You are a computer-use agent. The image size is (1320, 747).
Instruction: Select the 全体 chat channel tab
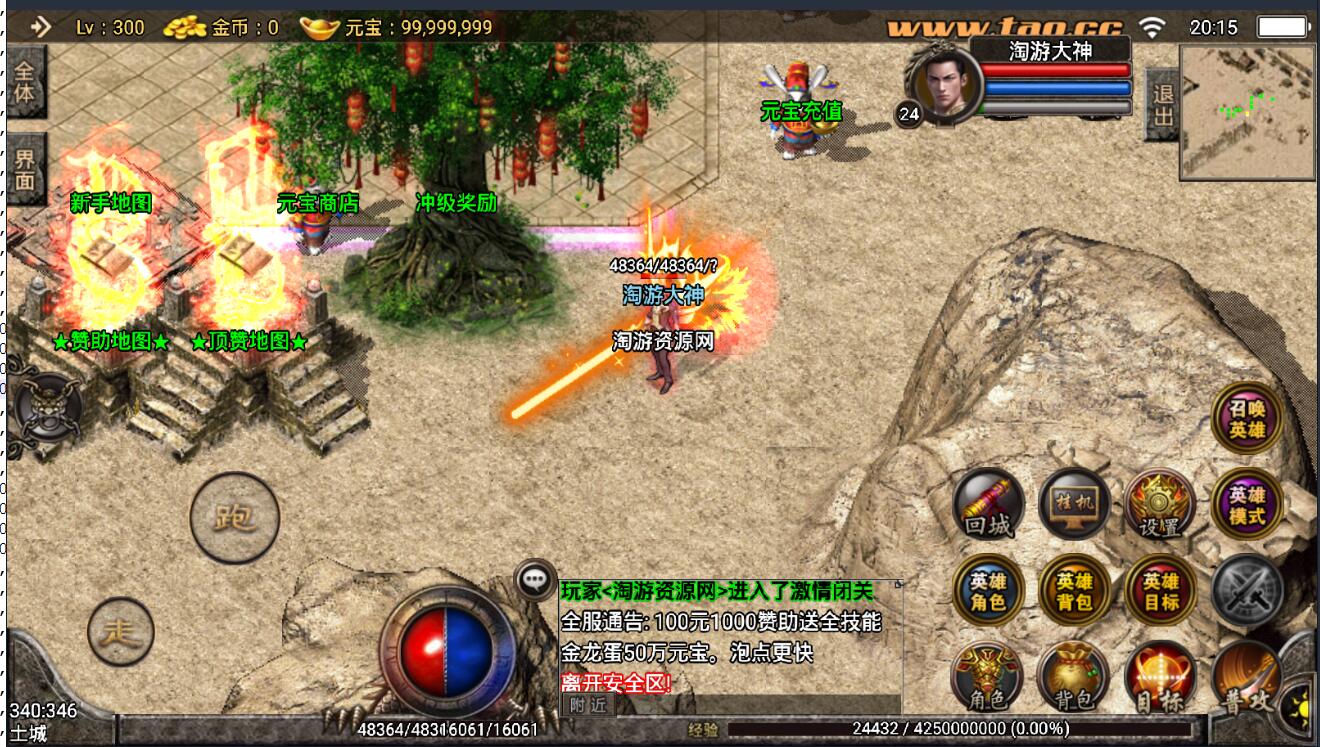click(25, 81)
